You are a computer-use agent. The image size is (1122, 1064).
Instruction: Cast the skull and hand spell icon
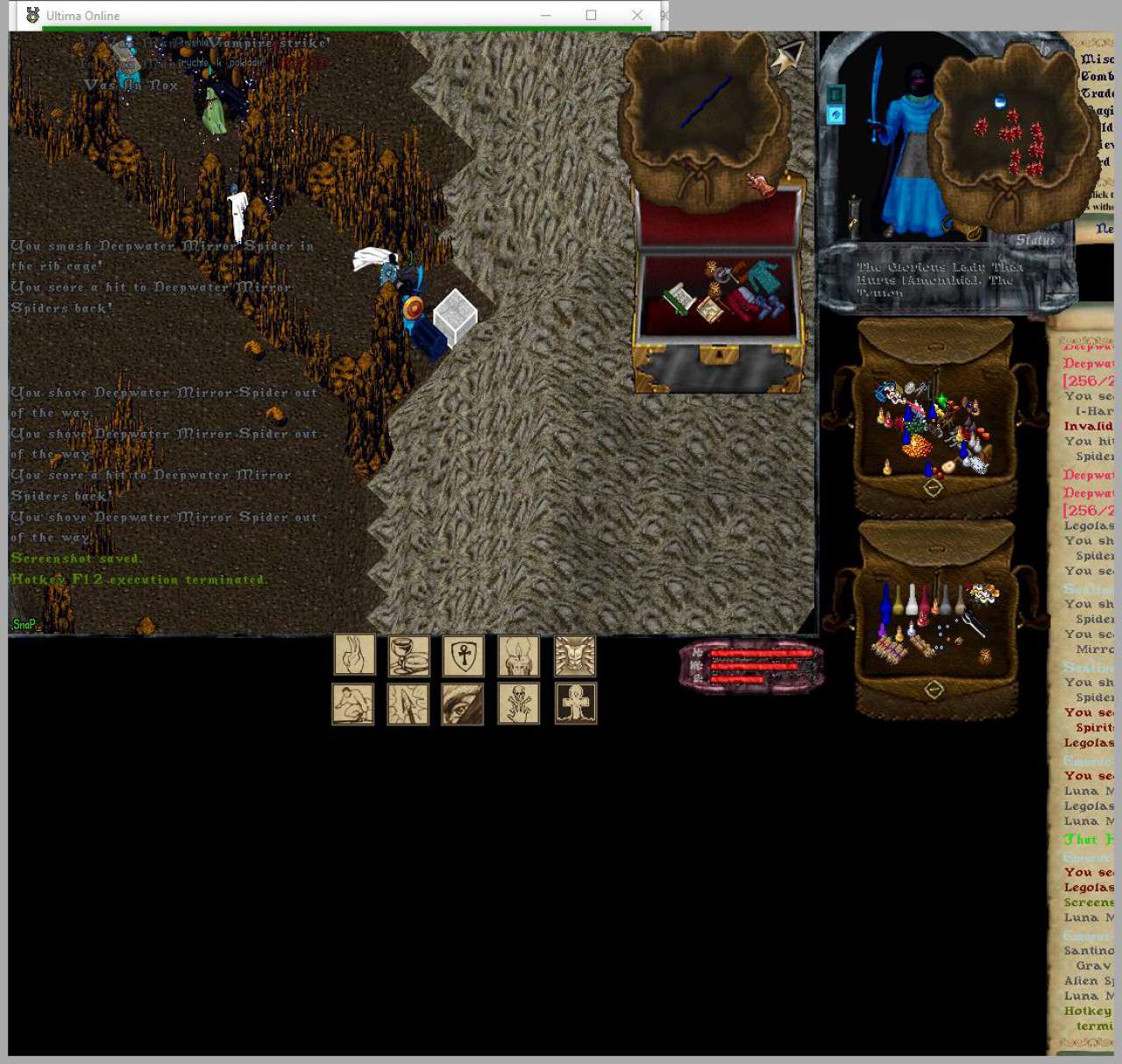519,704
